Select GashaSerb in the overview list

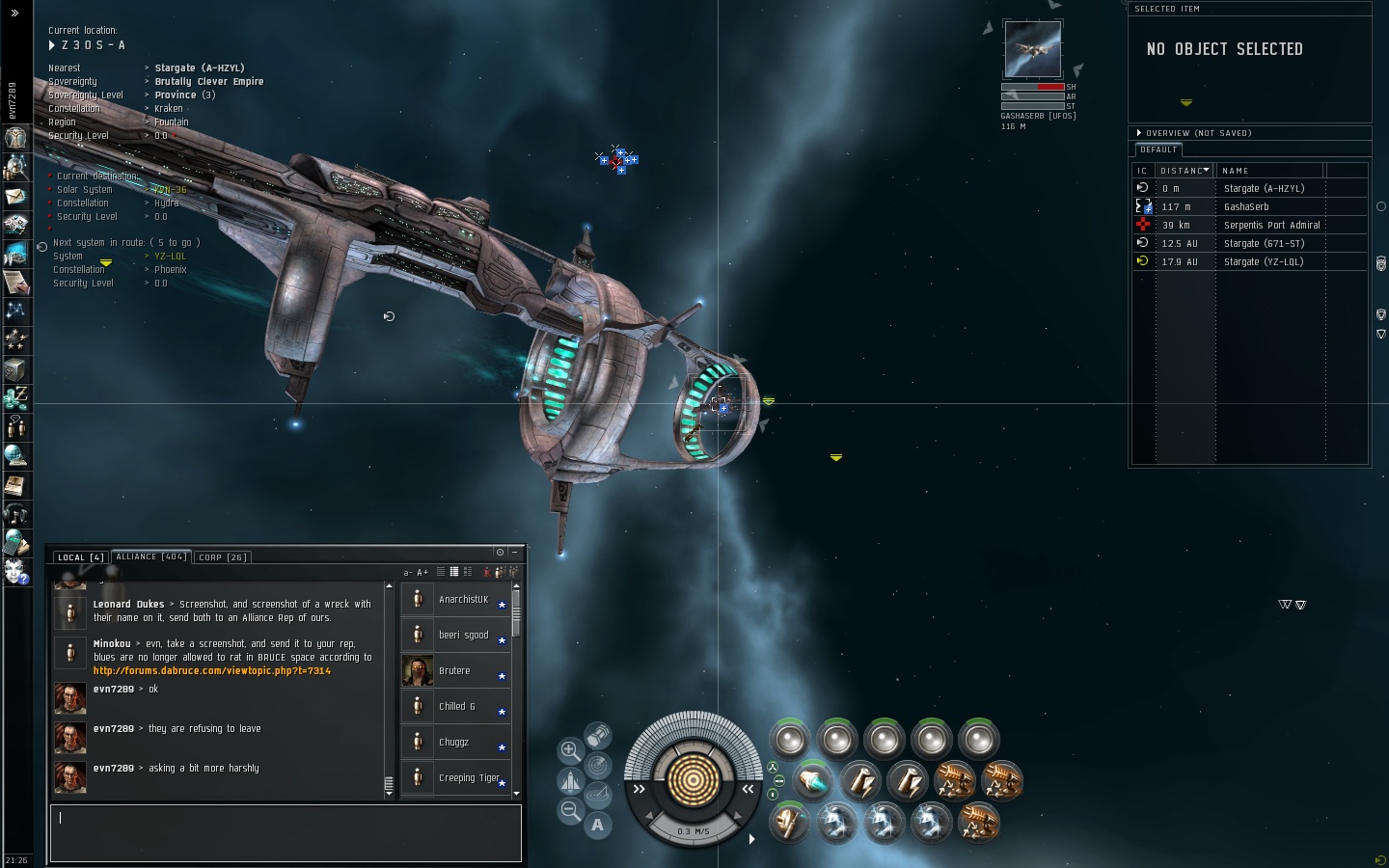tap(1246, 207)
